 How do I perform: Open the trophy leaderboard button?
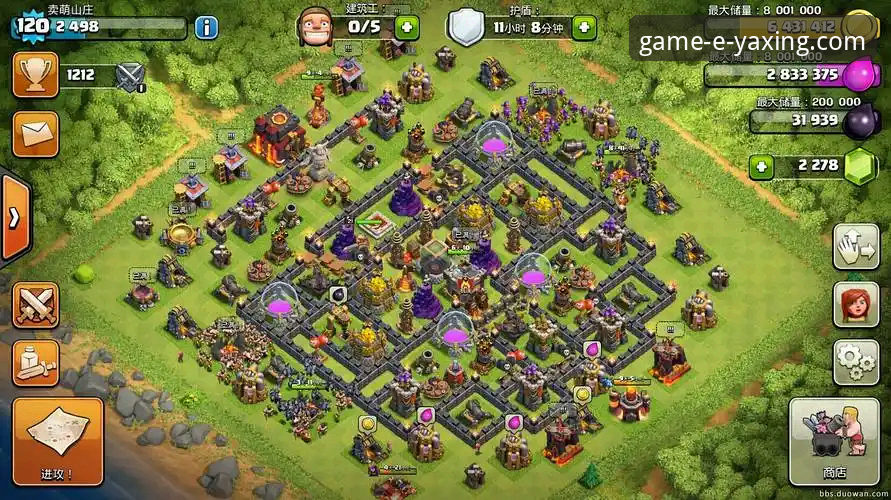click(x=35, y=74)
